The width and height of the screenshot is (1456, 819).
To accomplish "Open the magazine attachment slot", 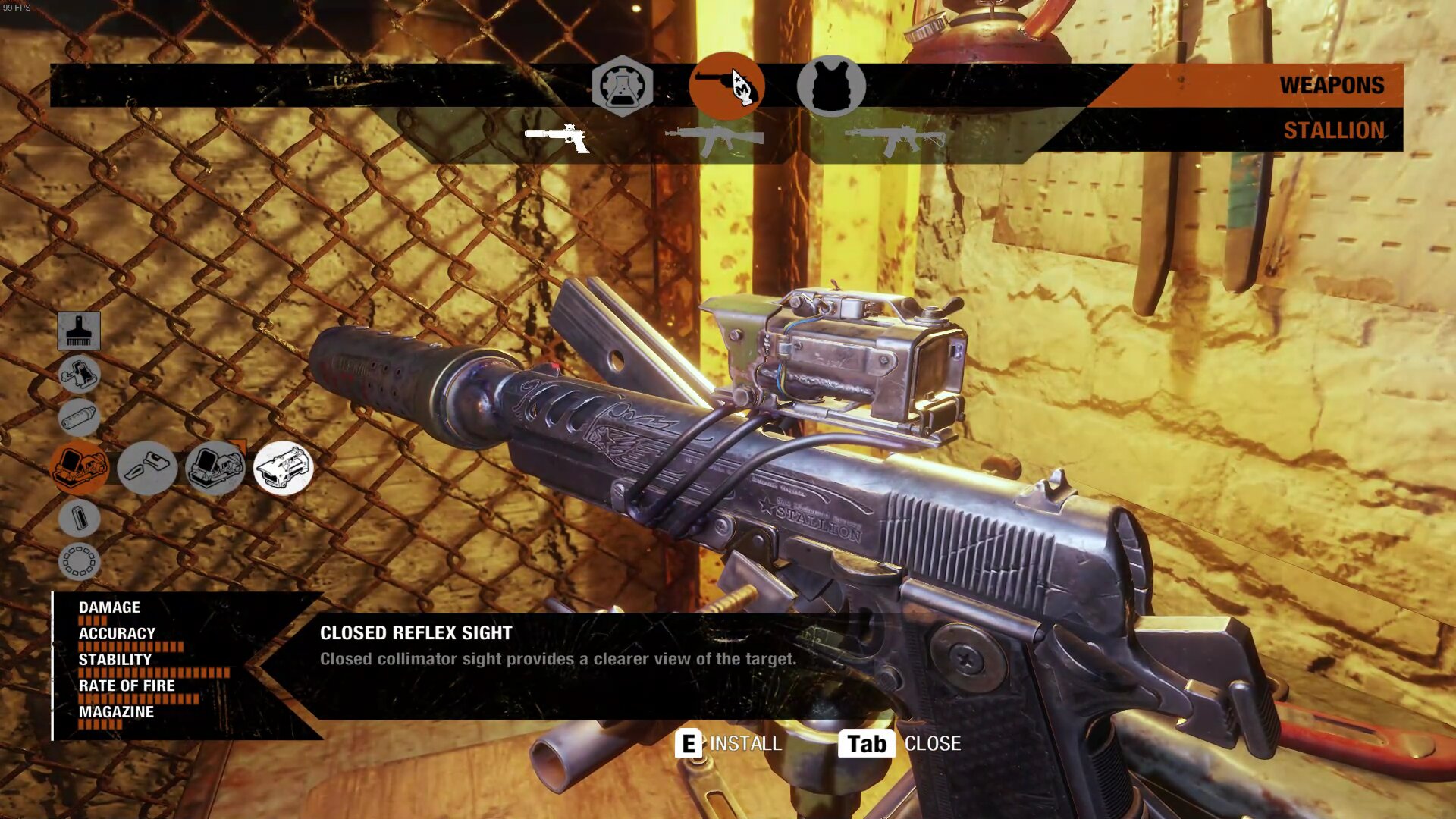I will tap(79, 519).
